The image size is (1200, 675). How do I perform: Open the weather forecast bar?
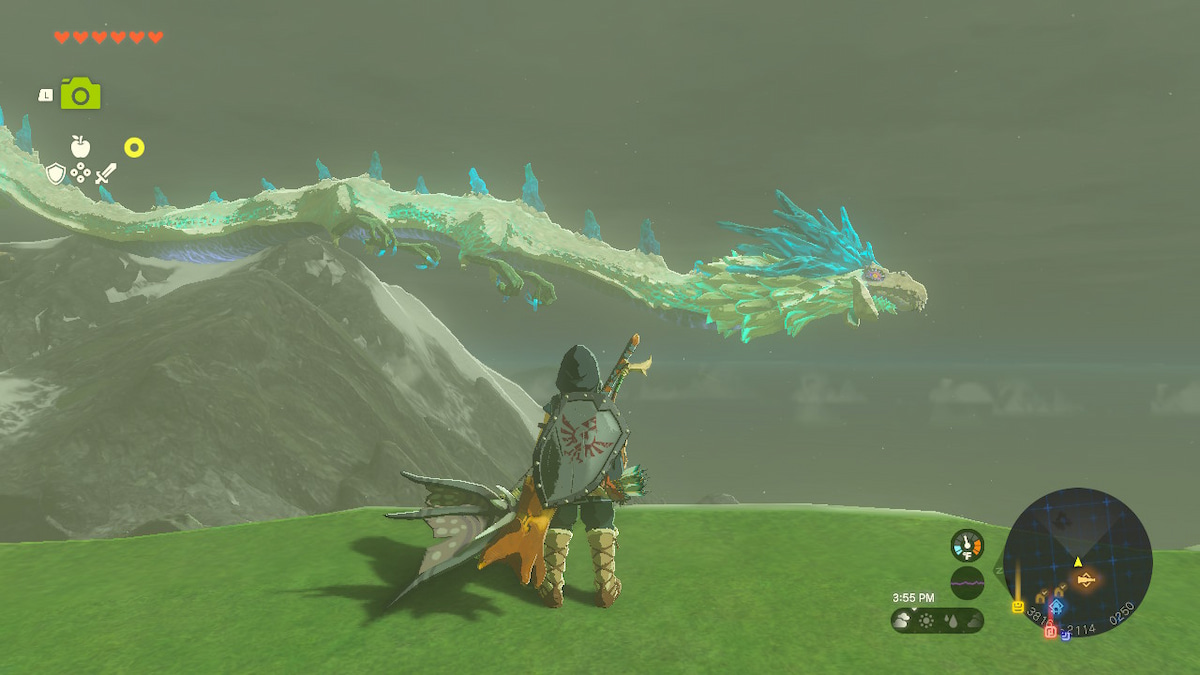[937, 620]
